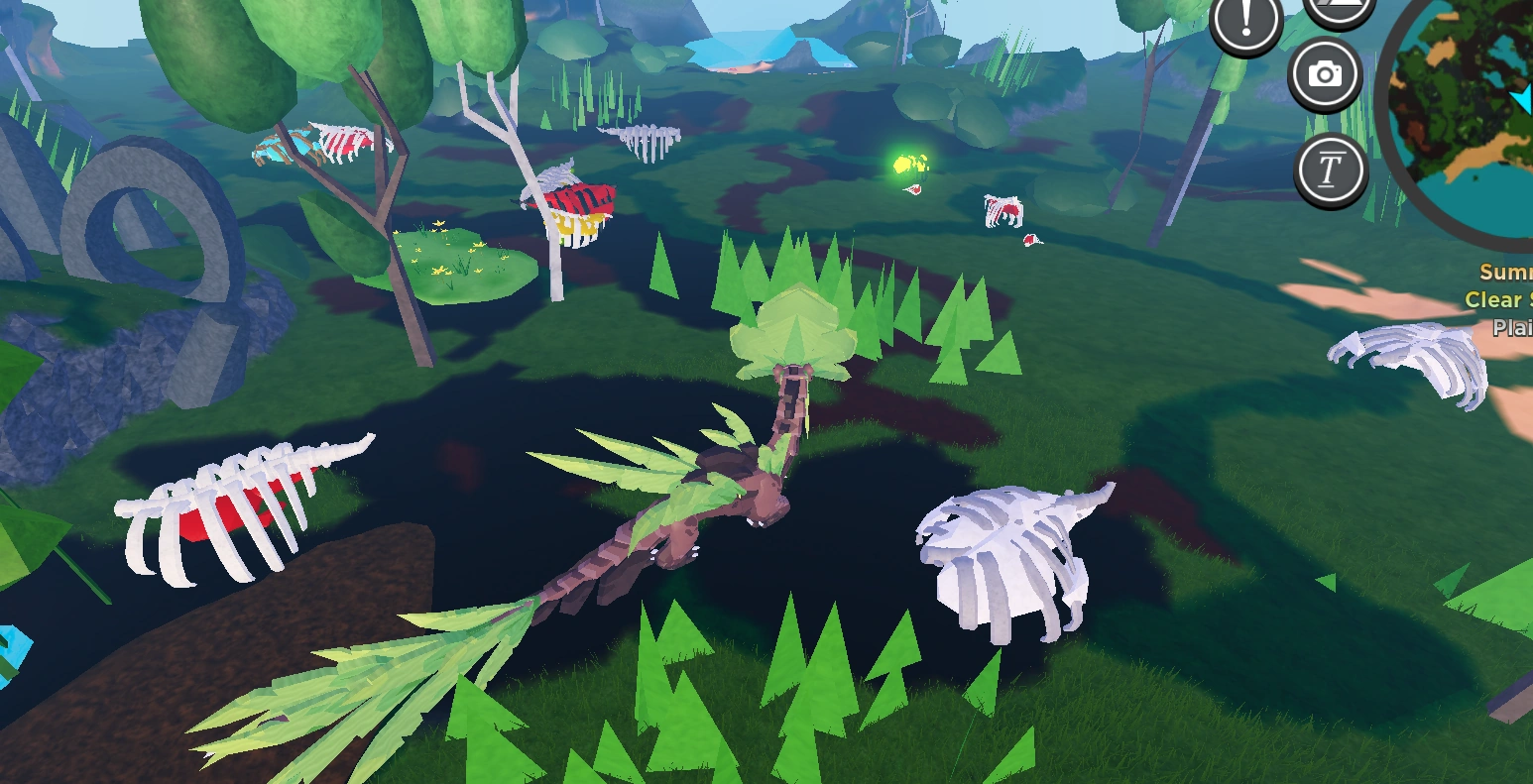The image size is (1533, 784).
Task: Click the cyan player arrow on the minimap
Action: click(1522, 99)
